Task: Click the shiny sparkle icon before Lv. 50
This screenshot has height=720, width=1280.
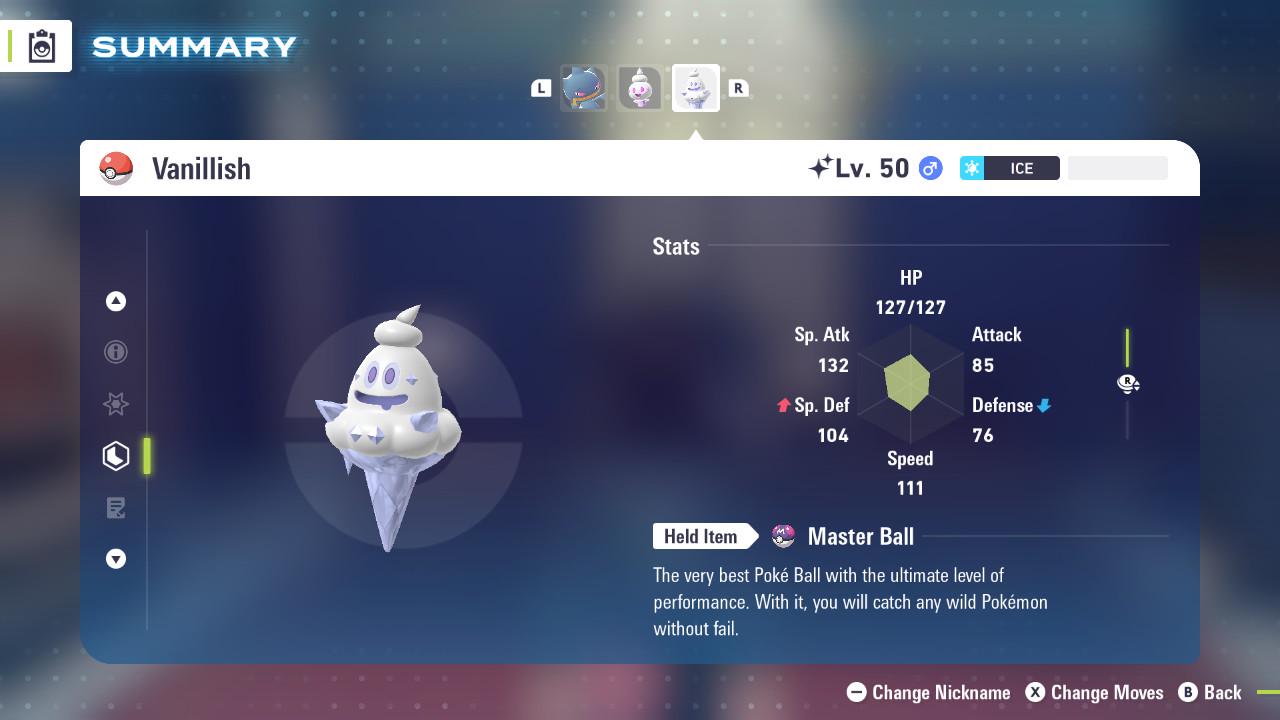Action: [x=817, y=166]
